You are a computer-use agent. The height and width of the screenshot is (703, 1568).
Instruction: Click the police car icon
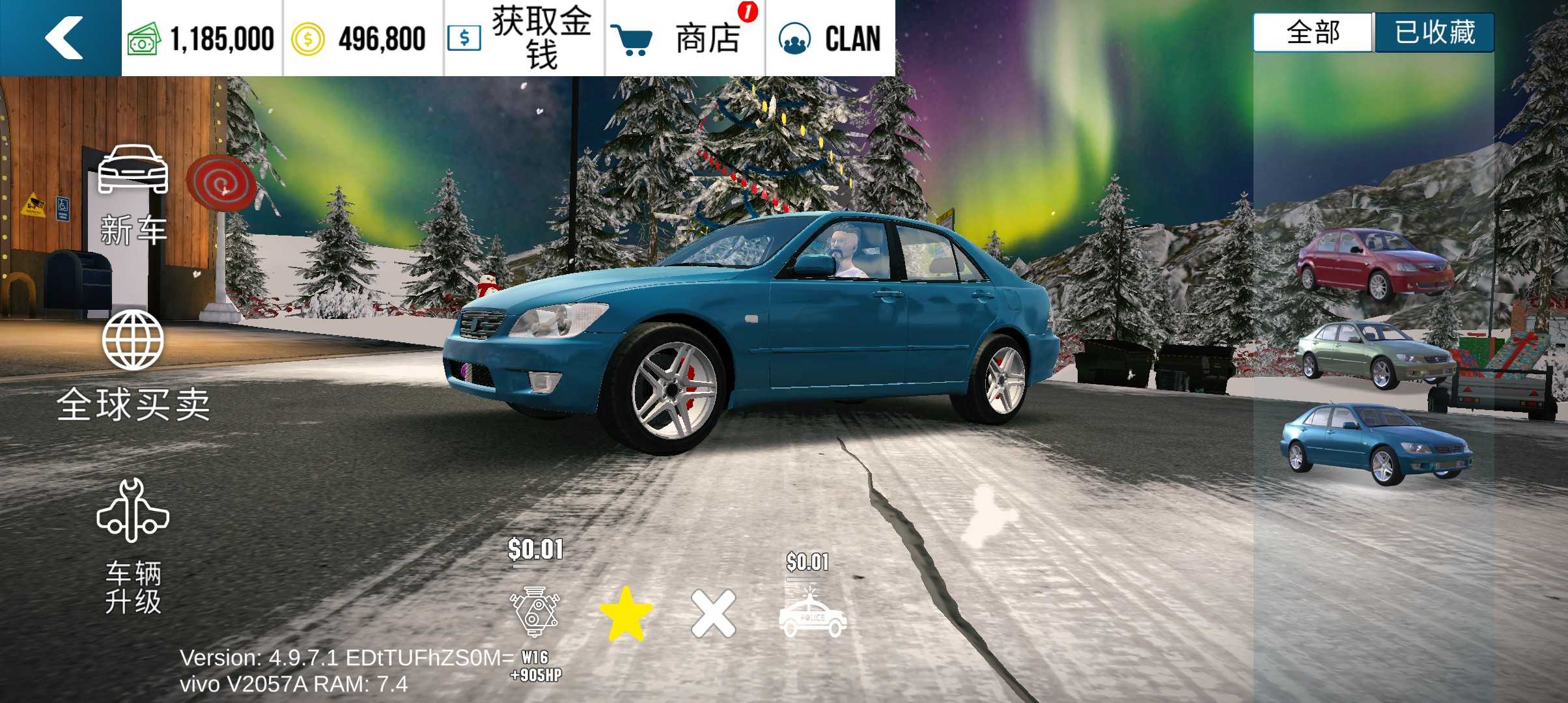coord(812,614)
